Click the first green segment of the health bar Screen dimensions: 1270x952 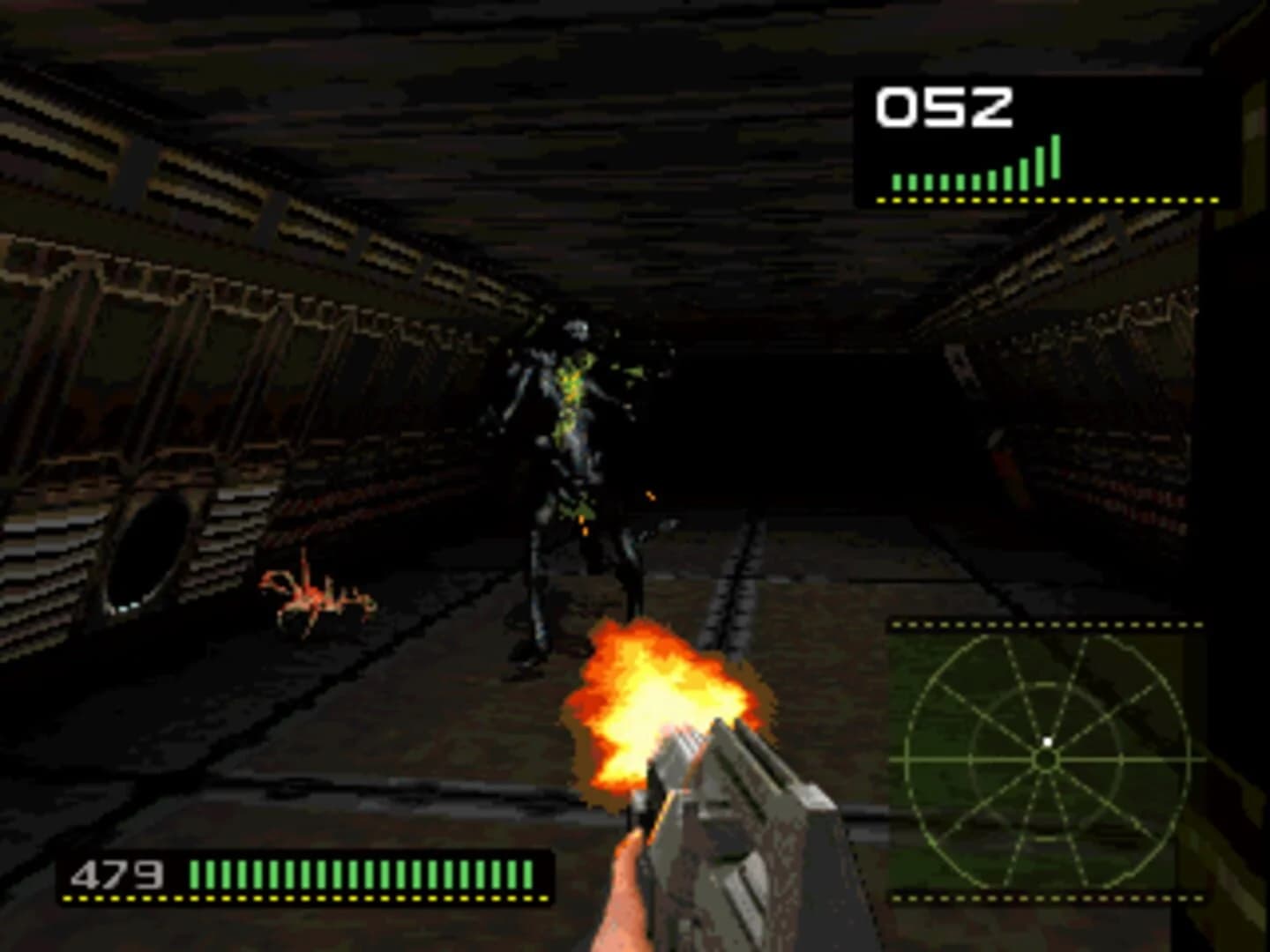coord(192,874)
